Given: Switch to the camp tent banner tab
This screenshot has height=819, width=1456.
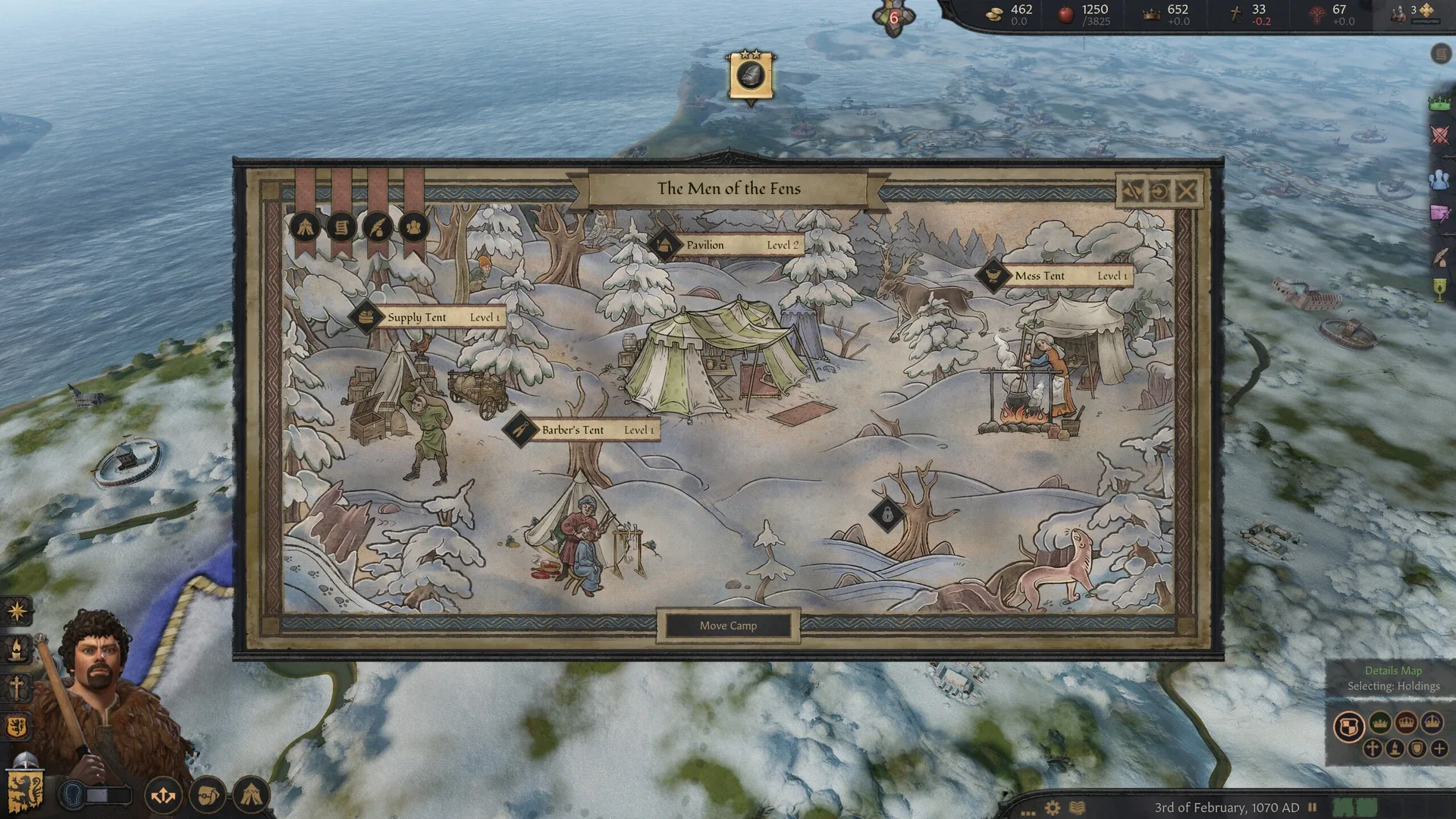Looking at the screenshot, I should (x=306, y=227).
